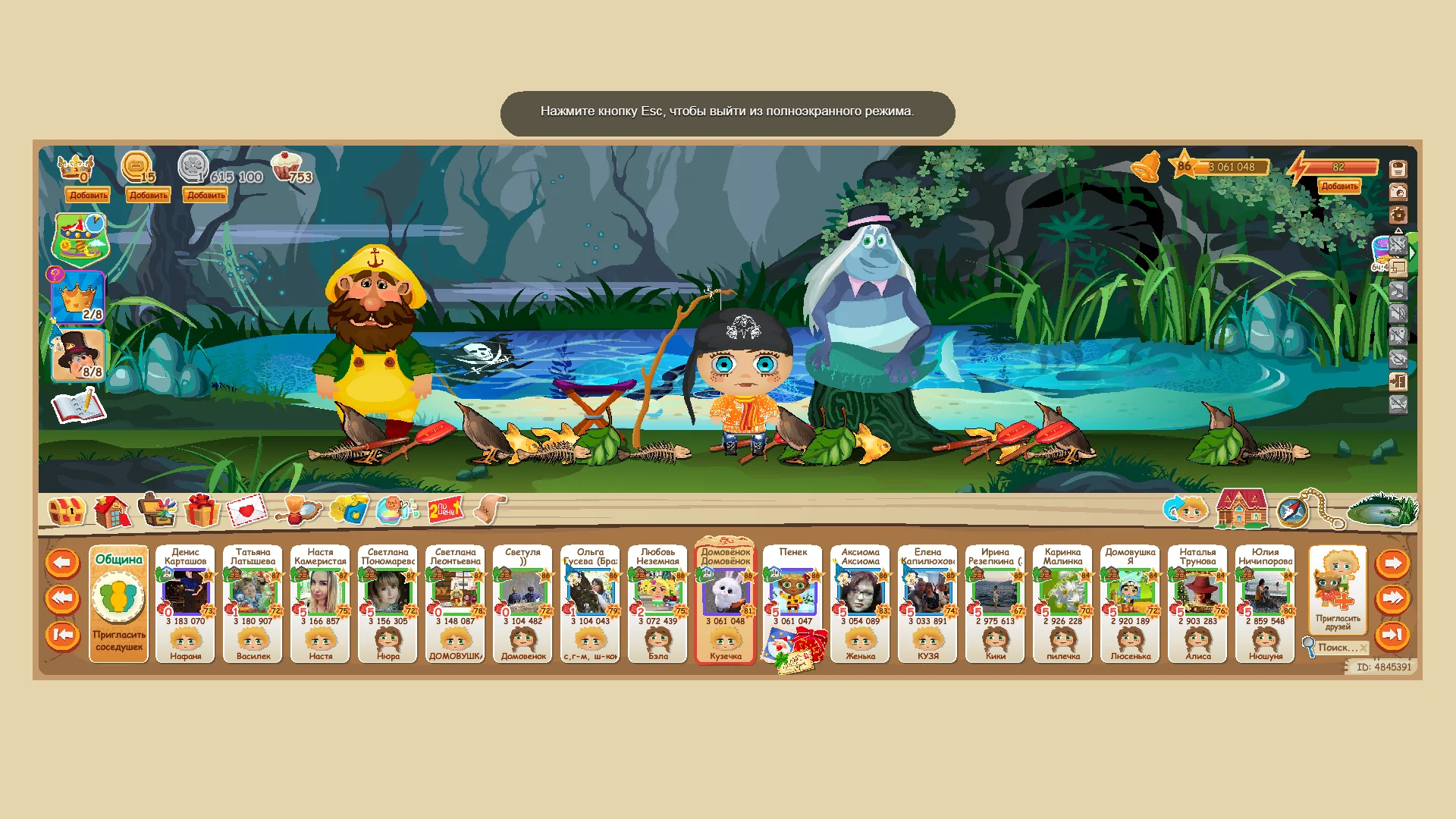Click the orange notification bell
This screenshot has width=1456, height=819.
[x=1146, y=166]
